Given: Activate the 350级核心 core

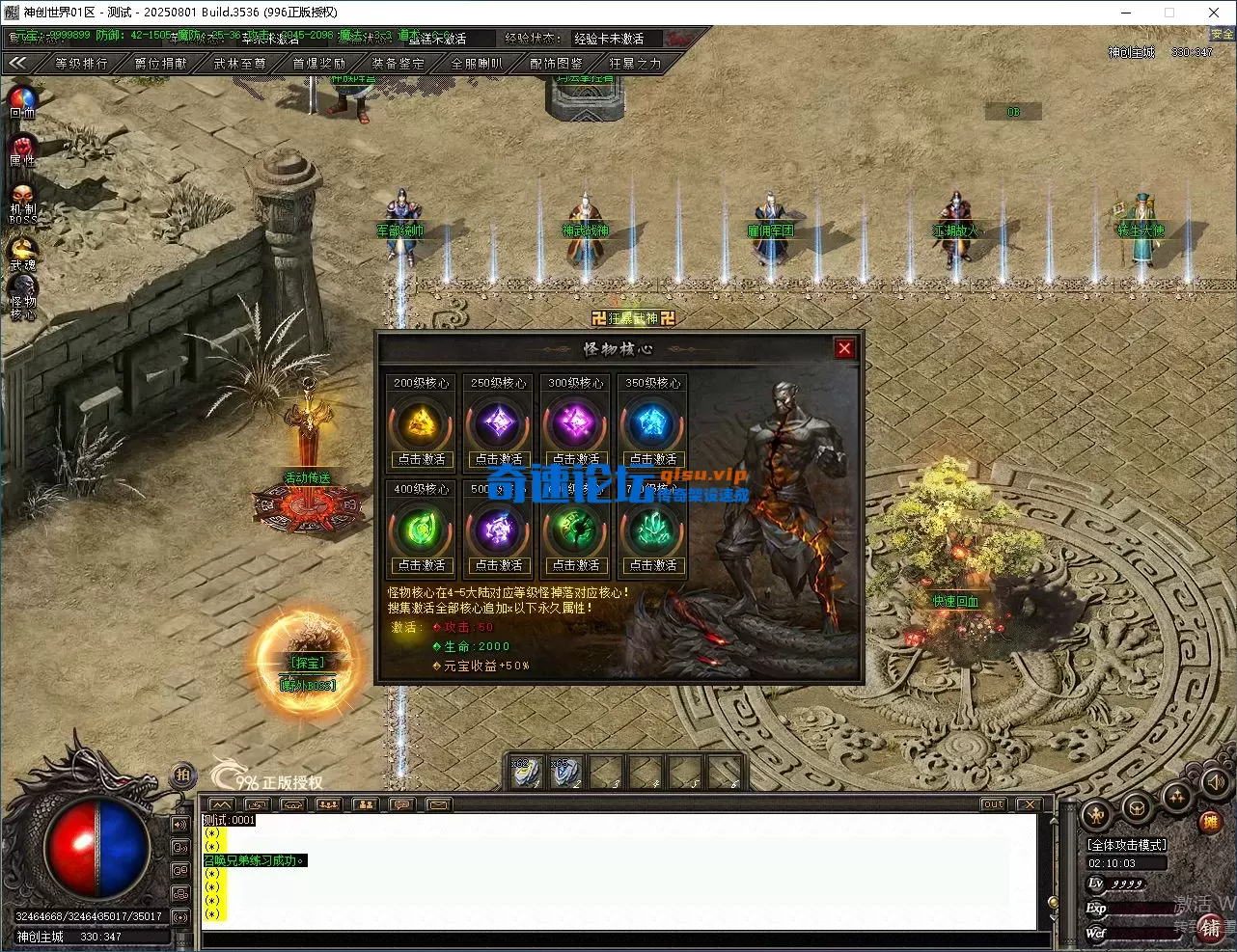Looking at the screenshot, I should coord(653,459).
